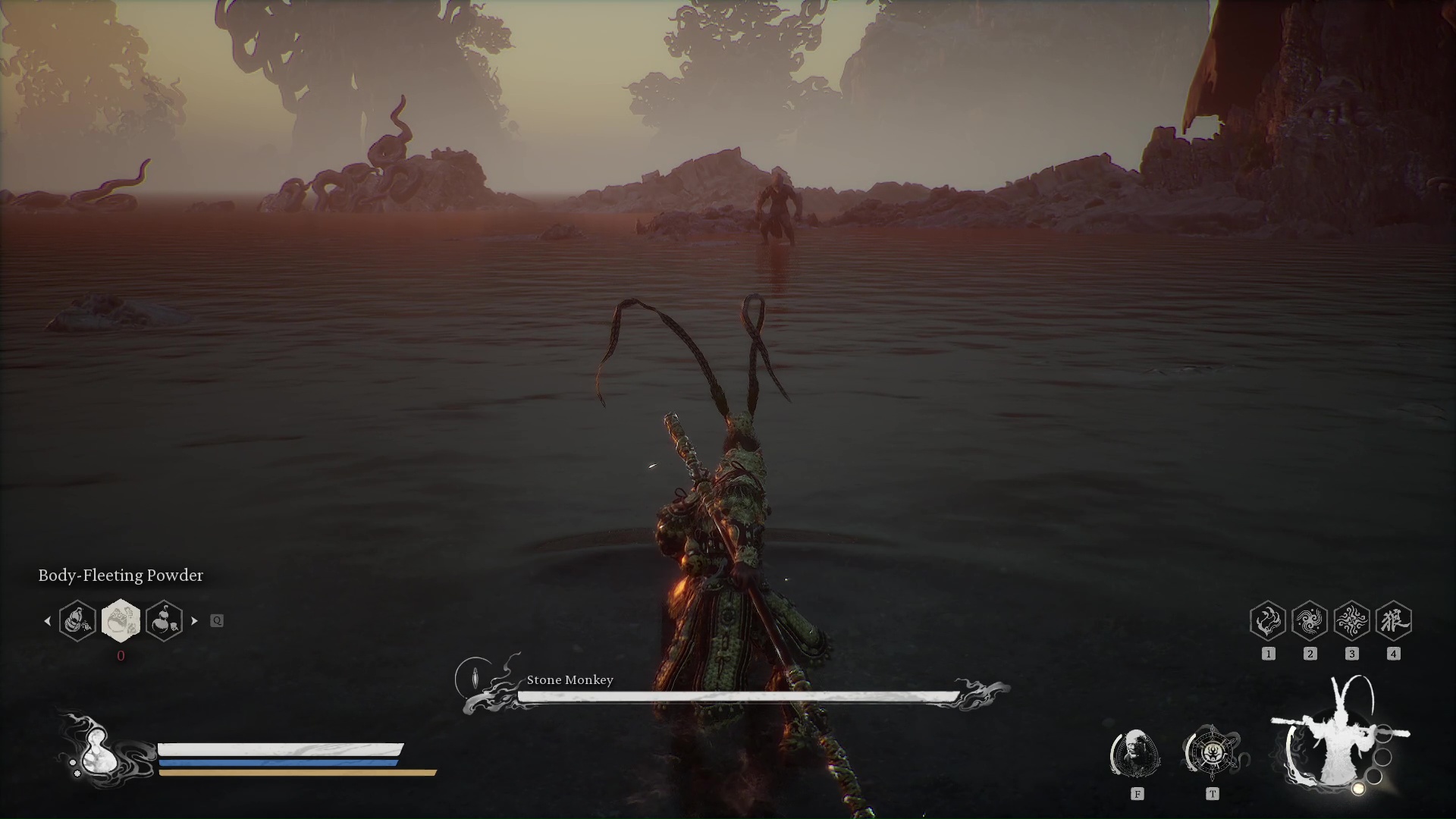Viewport: 1456px width, 819px height.
Task: Pick the gourd-shaped medicine item slot
Action: [164, 621]
